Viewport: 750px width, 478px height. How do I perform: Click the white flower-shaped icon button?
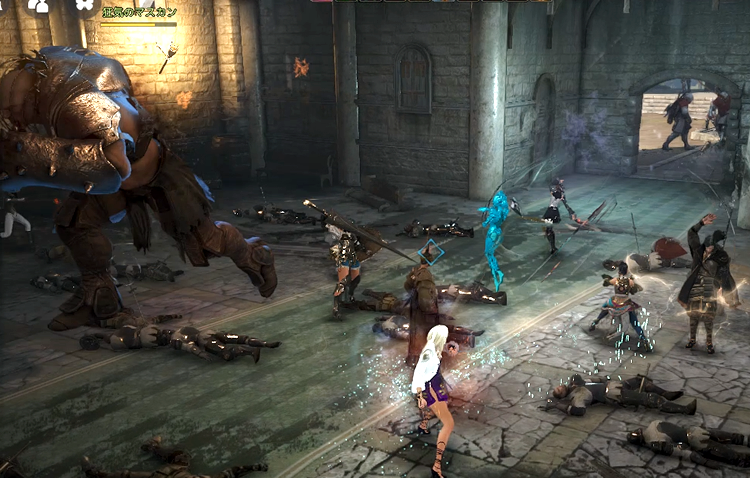pyautogui.click(x=84, y=4)
